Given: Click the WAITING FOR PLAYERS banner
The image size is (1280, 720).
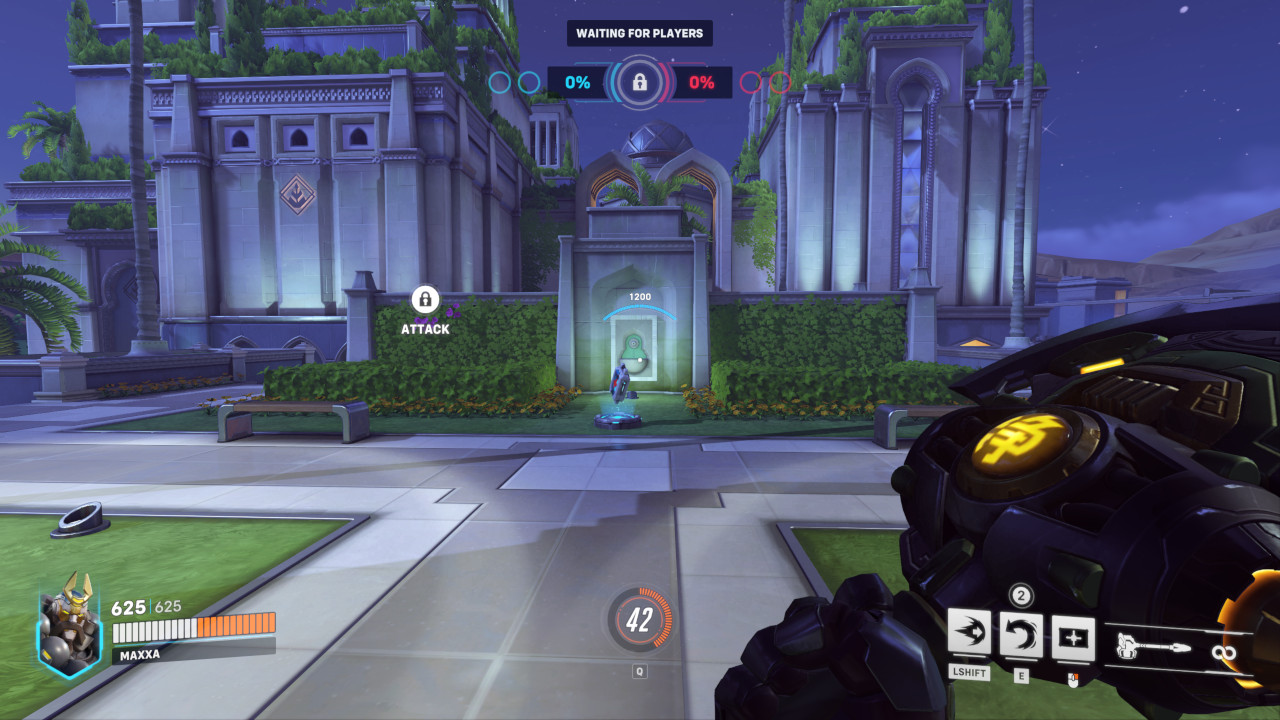Looking at the screenshot, I should 638,33.
